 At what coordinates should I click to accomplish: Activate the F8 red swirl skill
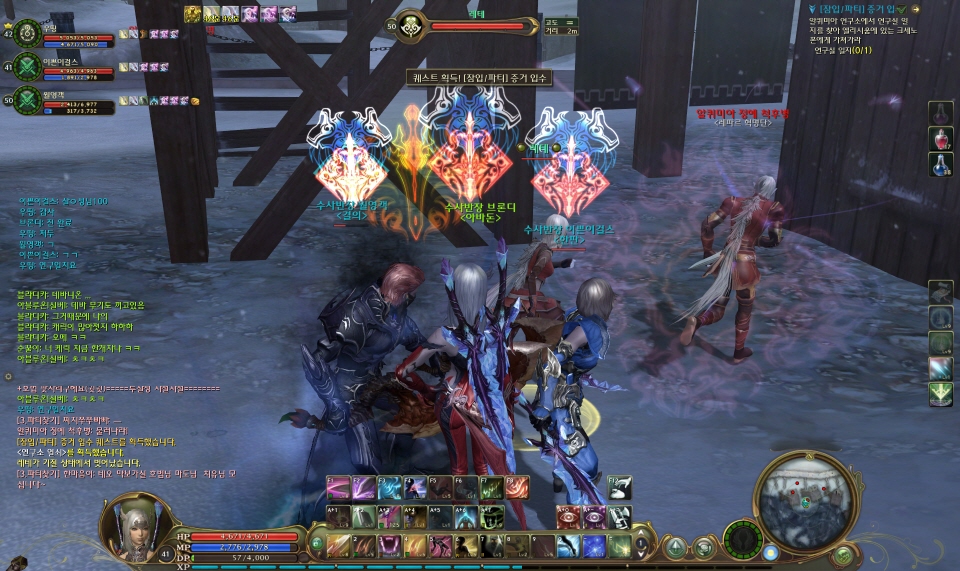(x=515, y=488)
